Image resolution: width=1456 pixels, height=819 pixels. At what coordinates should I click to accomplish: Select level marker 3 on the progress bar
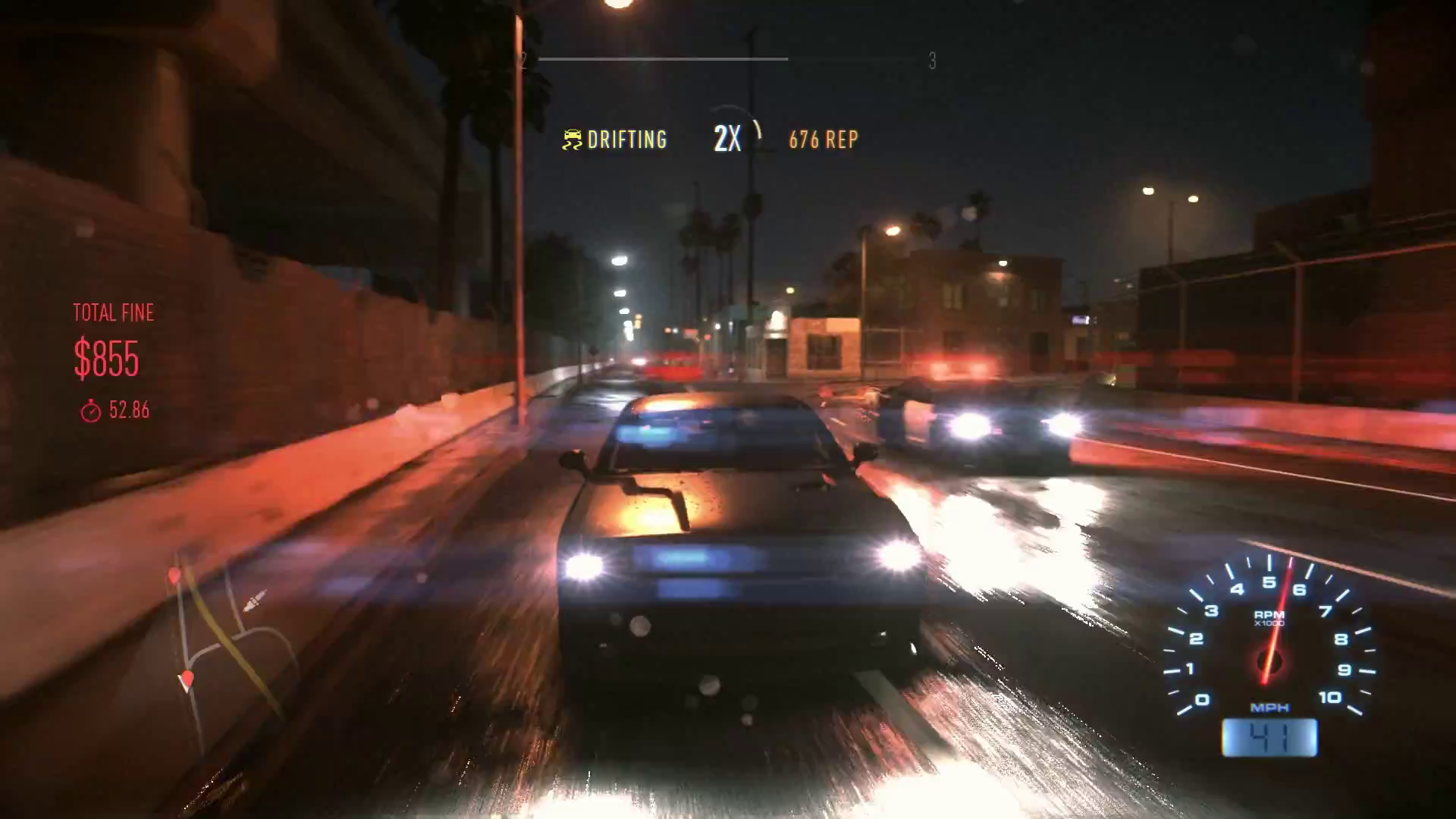coord(932,59)
